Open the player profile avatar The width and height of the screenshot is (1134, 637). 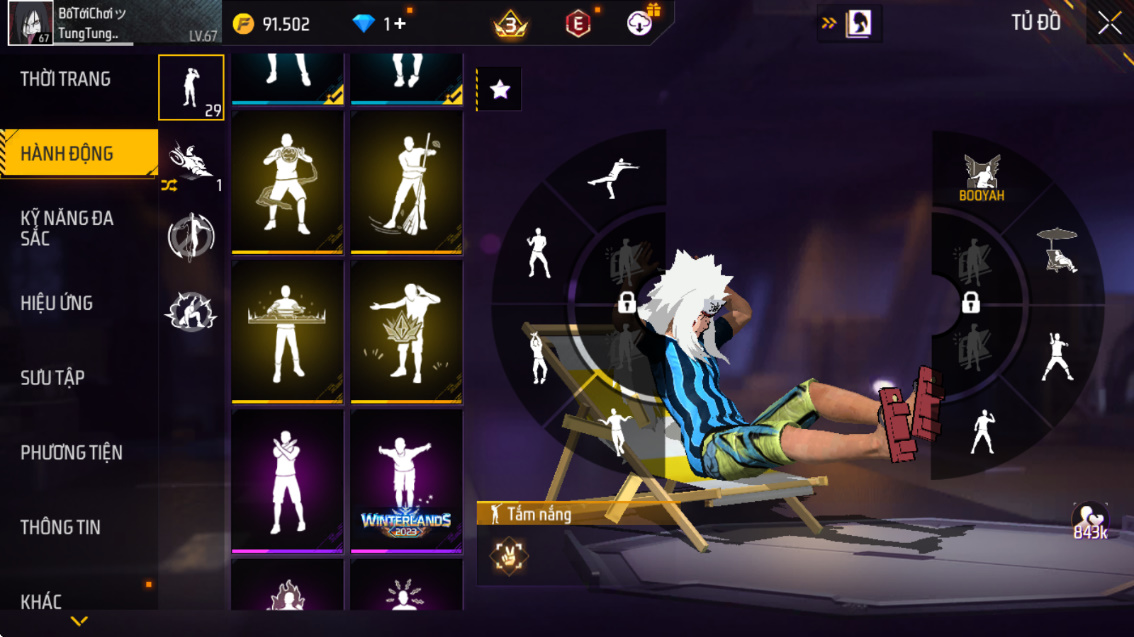pyautogui.click(x=31, y=23)
